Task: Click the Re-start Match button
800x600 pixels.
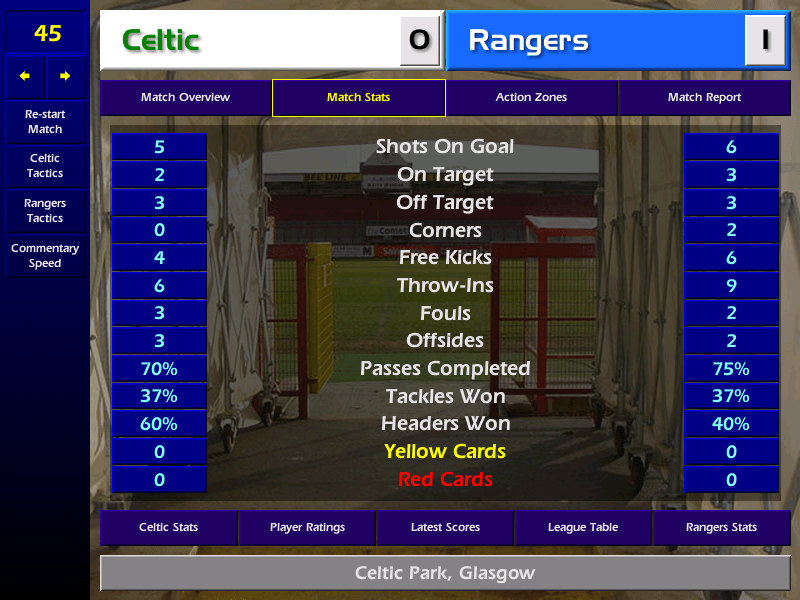Action: [x=45, y=122]
